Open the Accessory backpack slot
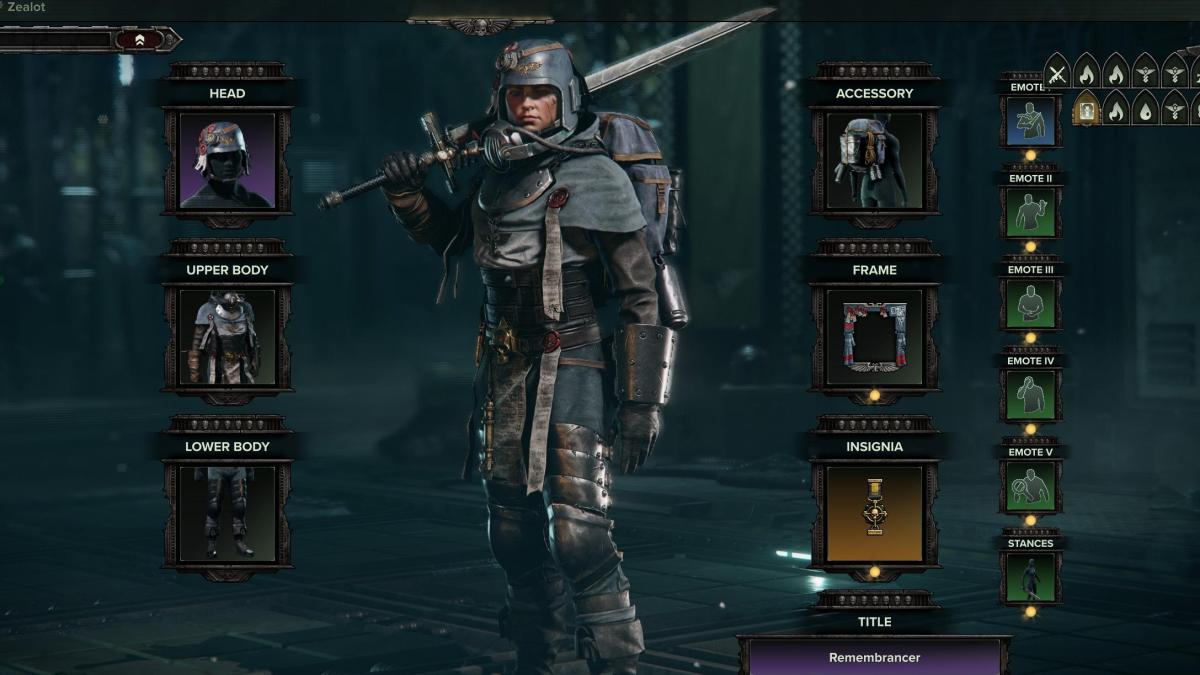 tap(874, 160)
